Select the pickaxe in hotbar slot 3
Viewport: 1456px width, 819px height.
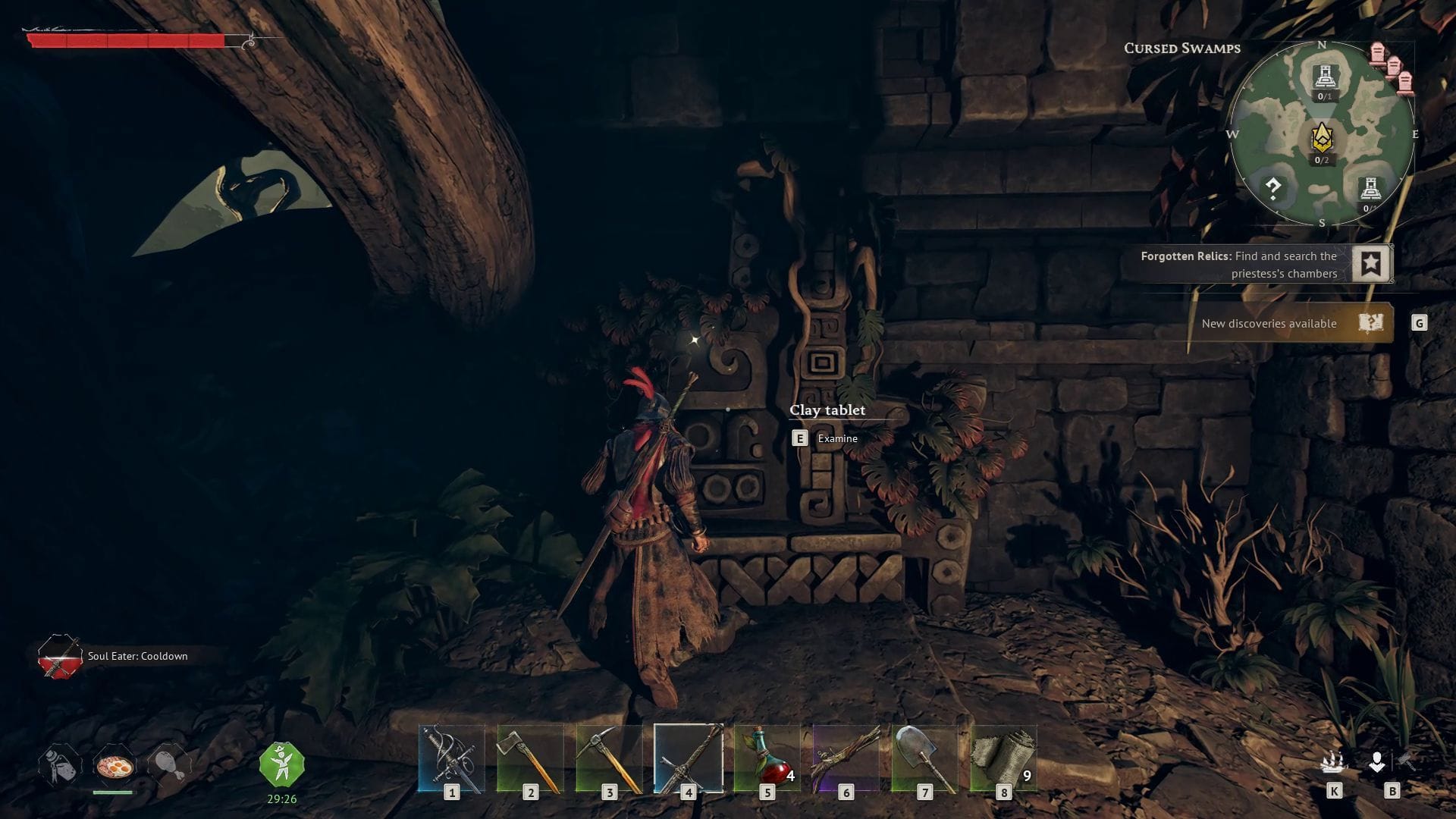[x=610, y=758]
